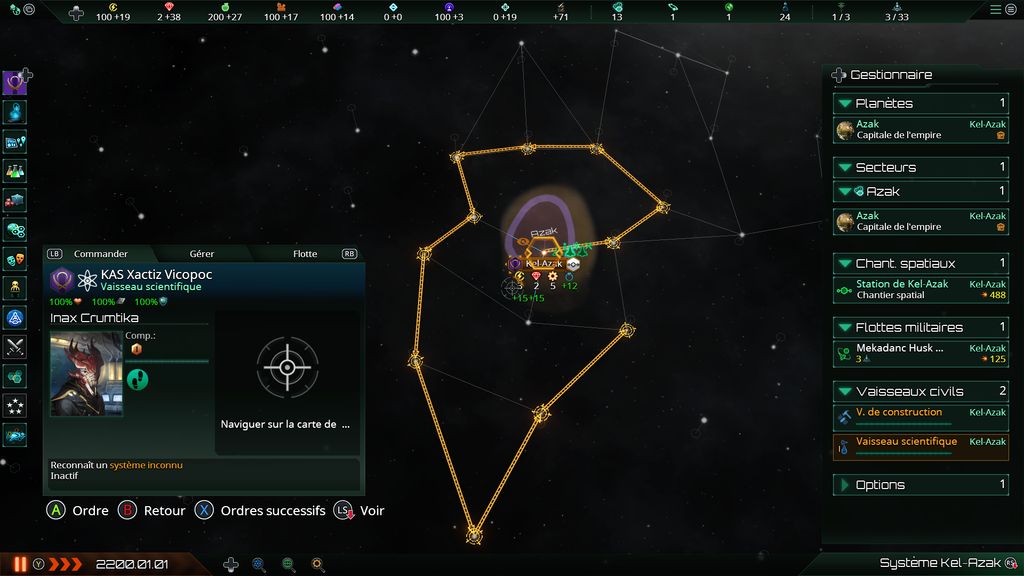Expand the Options section
Screen dimensions: 1024x576
tap(845, 485)
